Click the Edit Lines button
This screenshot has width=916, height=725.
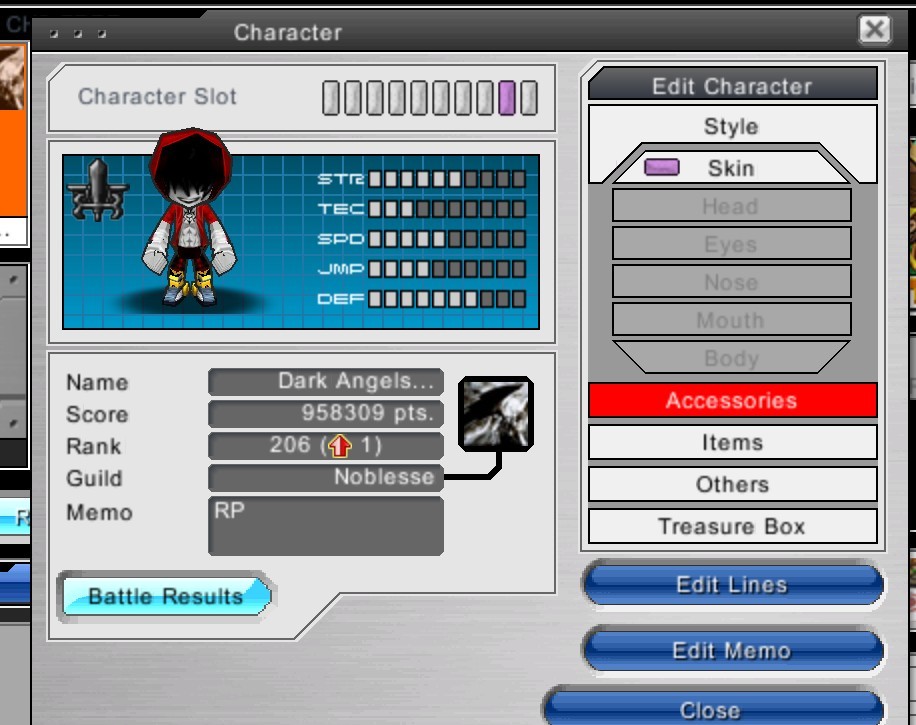pyautogui.click(x=732, y=585)
